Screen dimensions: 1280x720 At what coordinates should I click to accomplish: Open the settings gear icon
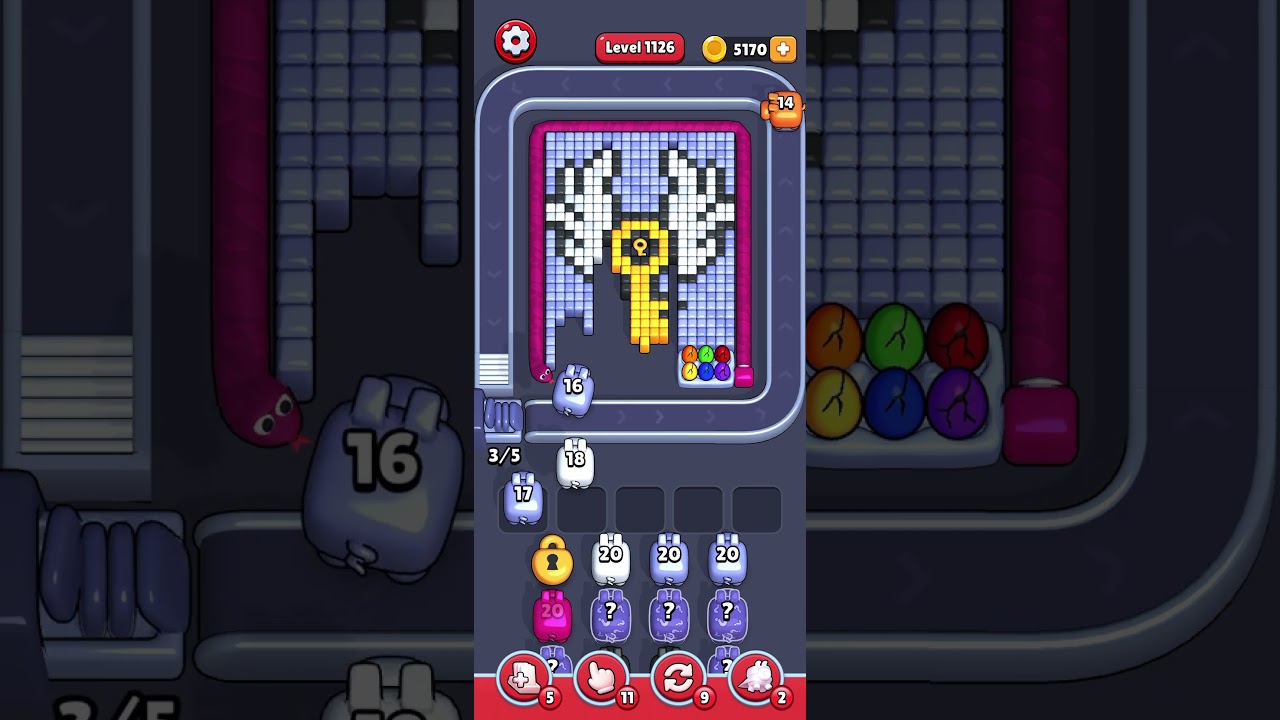click(517, 42)
